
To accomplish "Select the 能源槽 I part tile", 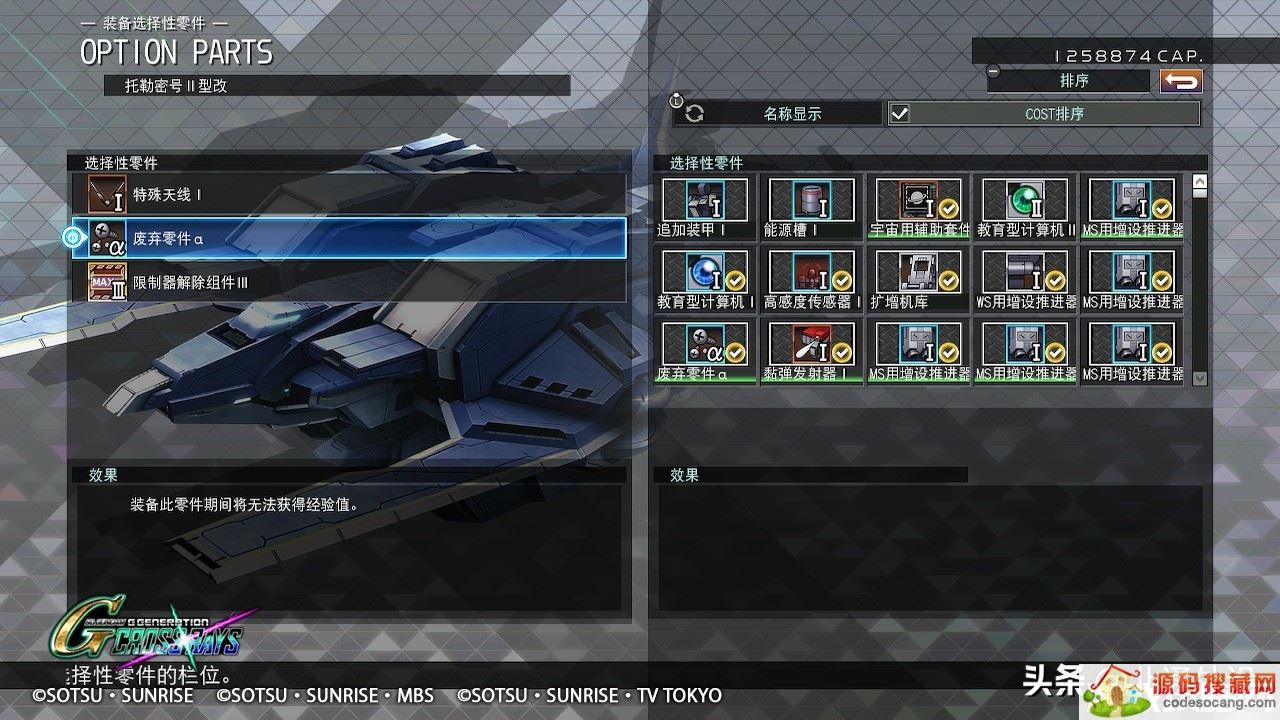I will 811,207.
